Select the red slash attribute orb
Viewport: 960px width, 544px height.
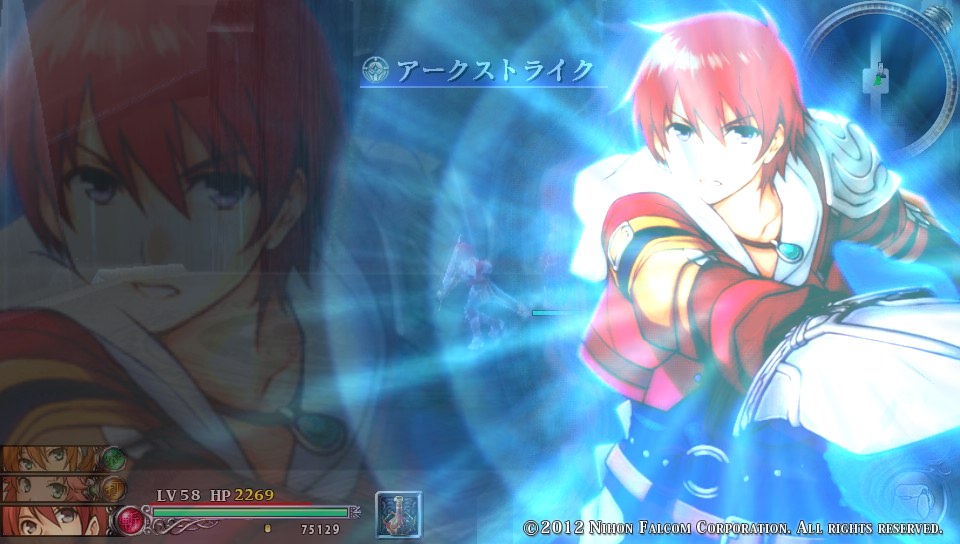click(129, 520)
